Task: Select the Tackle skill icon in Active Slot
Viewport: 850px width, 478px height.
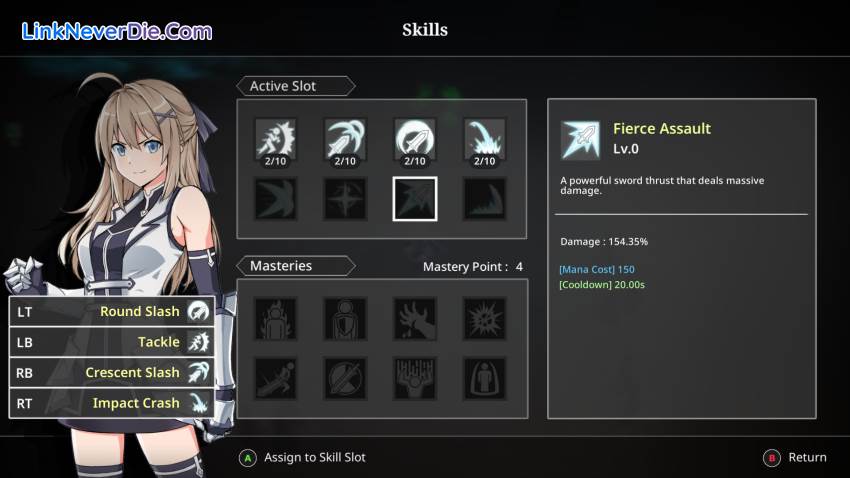Action: tap(275, 139)
